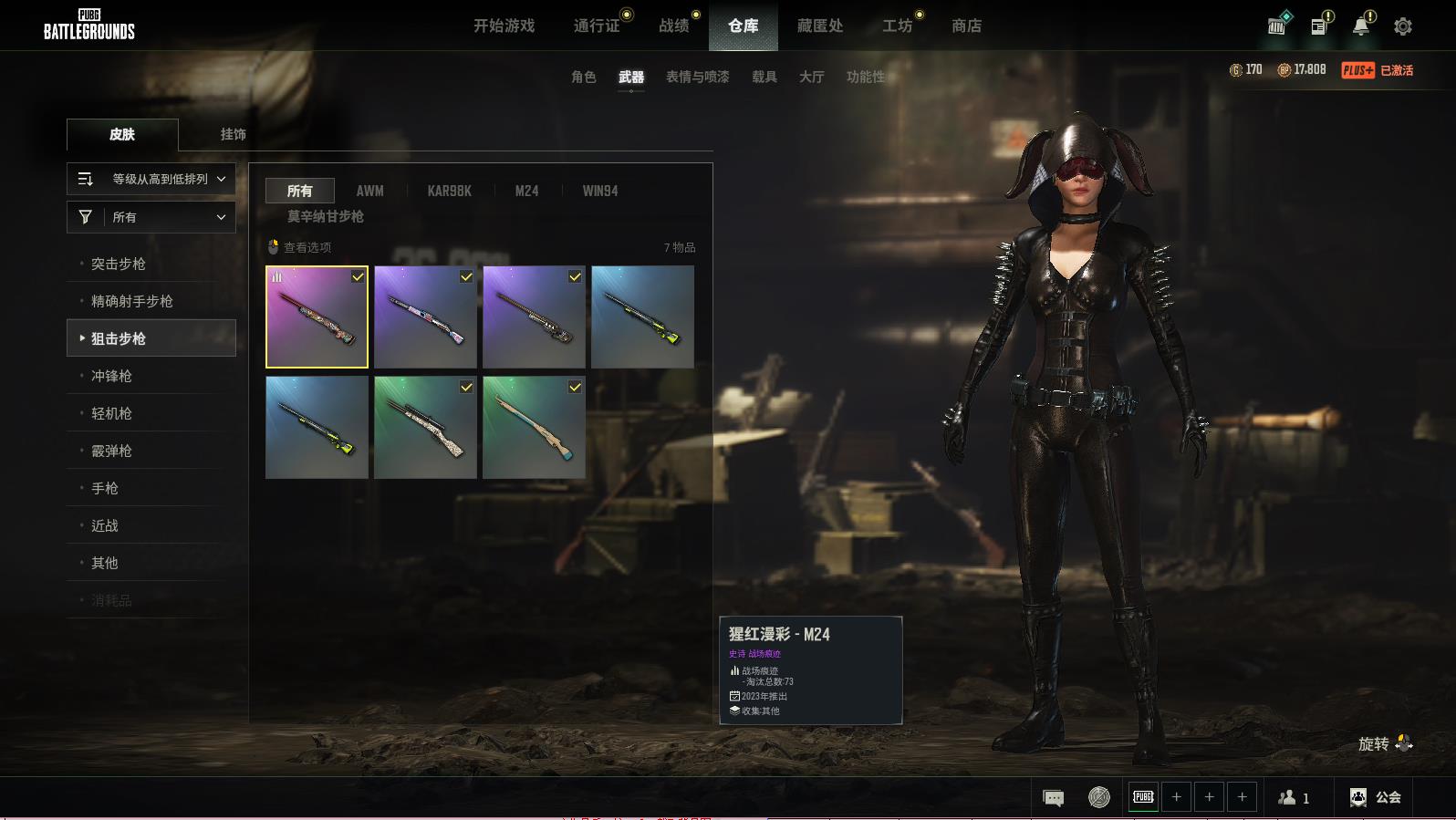Open the chat window icon
Image resolution: width=1456 pixels, height=820 pixels.
point(1053,798)
